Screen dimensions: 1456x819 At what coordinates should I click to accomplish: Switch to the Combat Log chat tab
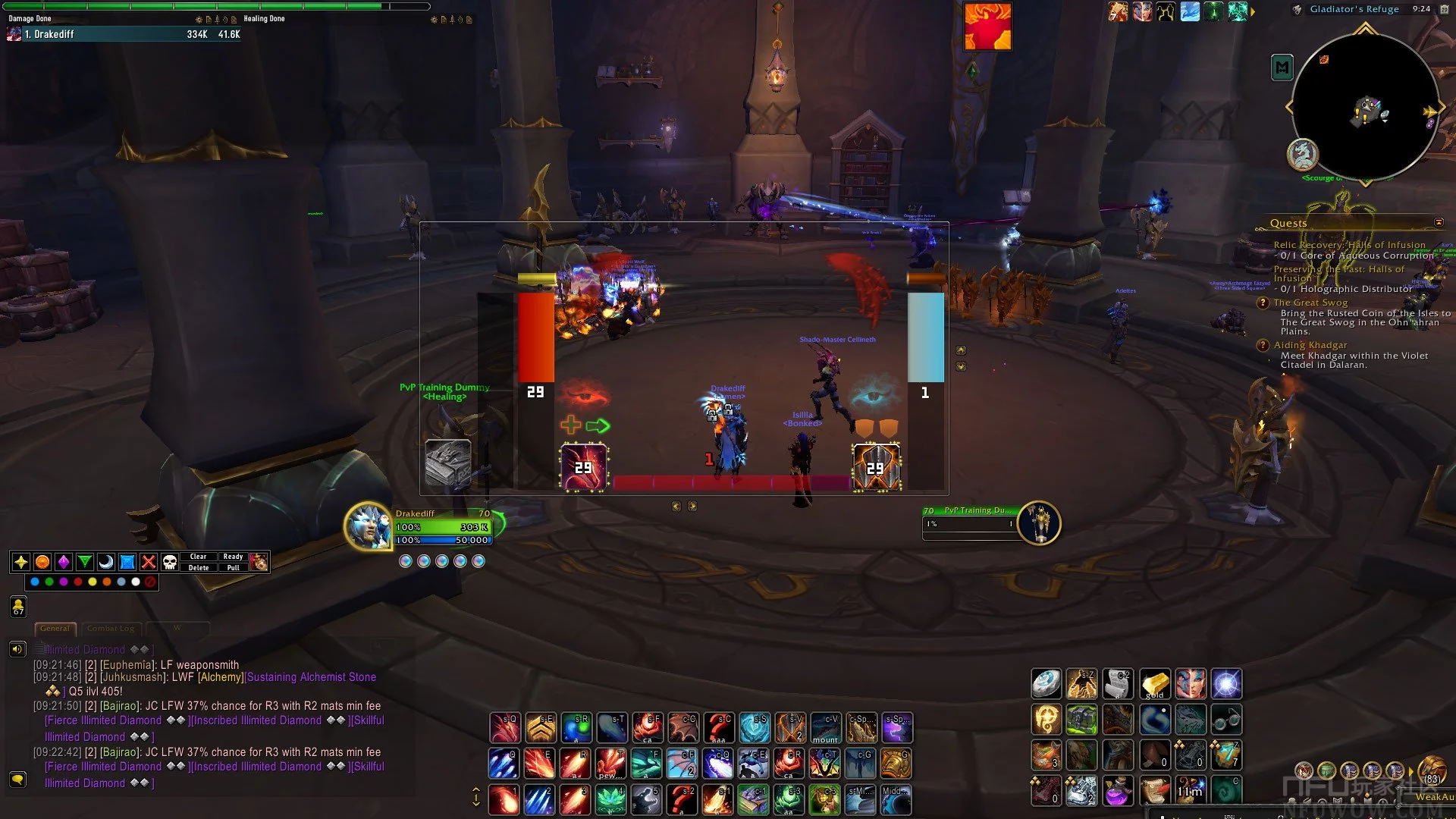(x=111, y=628)
